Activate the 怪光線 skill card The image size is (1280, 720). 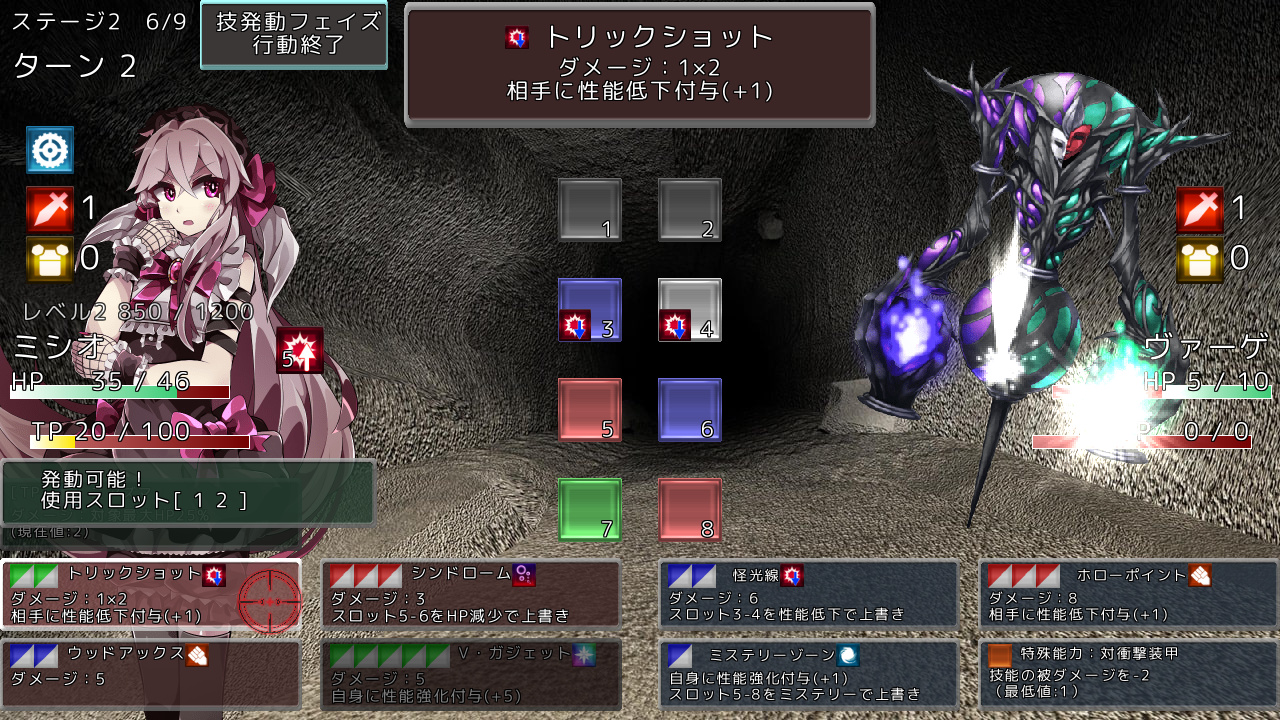(808, 595)
